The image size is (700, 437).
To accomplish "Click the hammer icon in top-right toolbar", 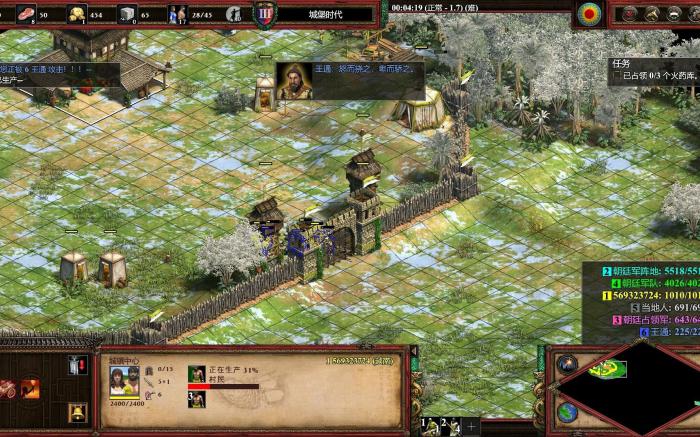I will [651, 14].
